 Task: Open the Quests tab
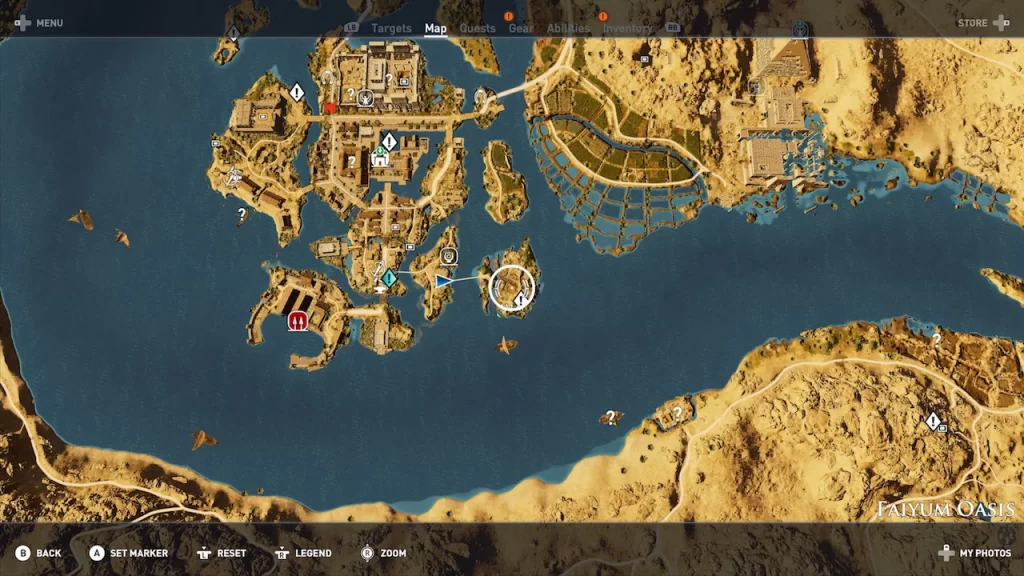[477, 28]
